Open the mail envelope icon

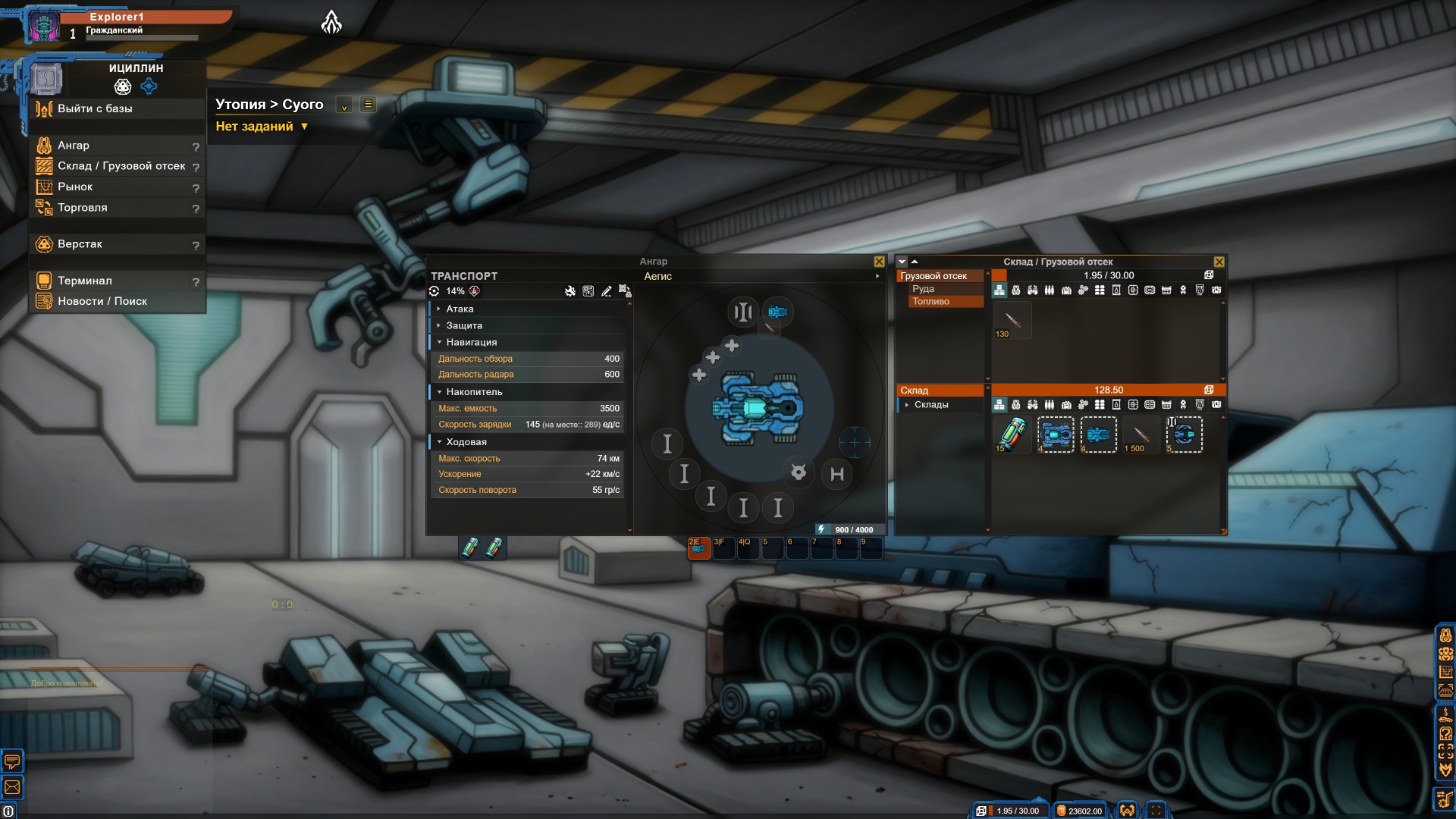12,787
